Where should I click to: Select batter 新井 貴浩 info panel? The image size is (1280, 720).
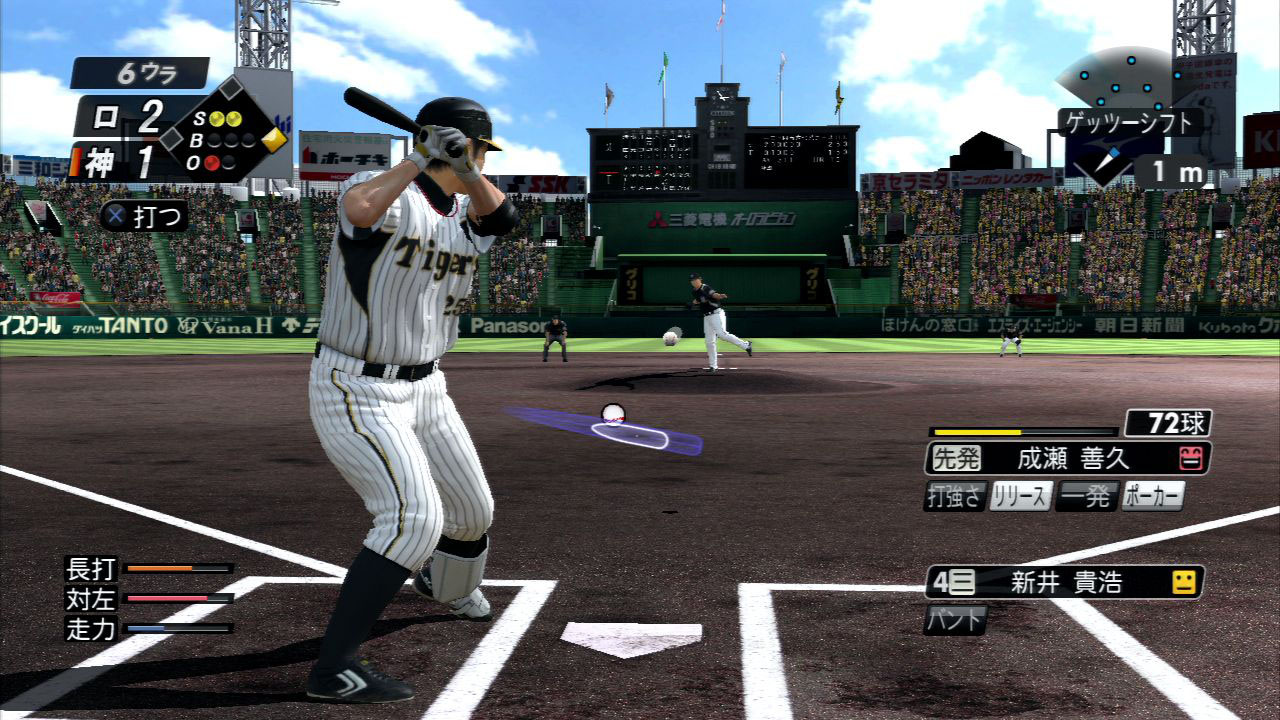point(1064,582)
